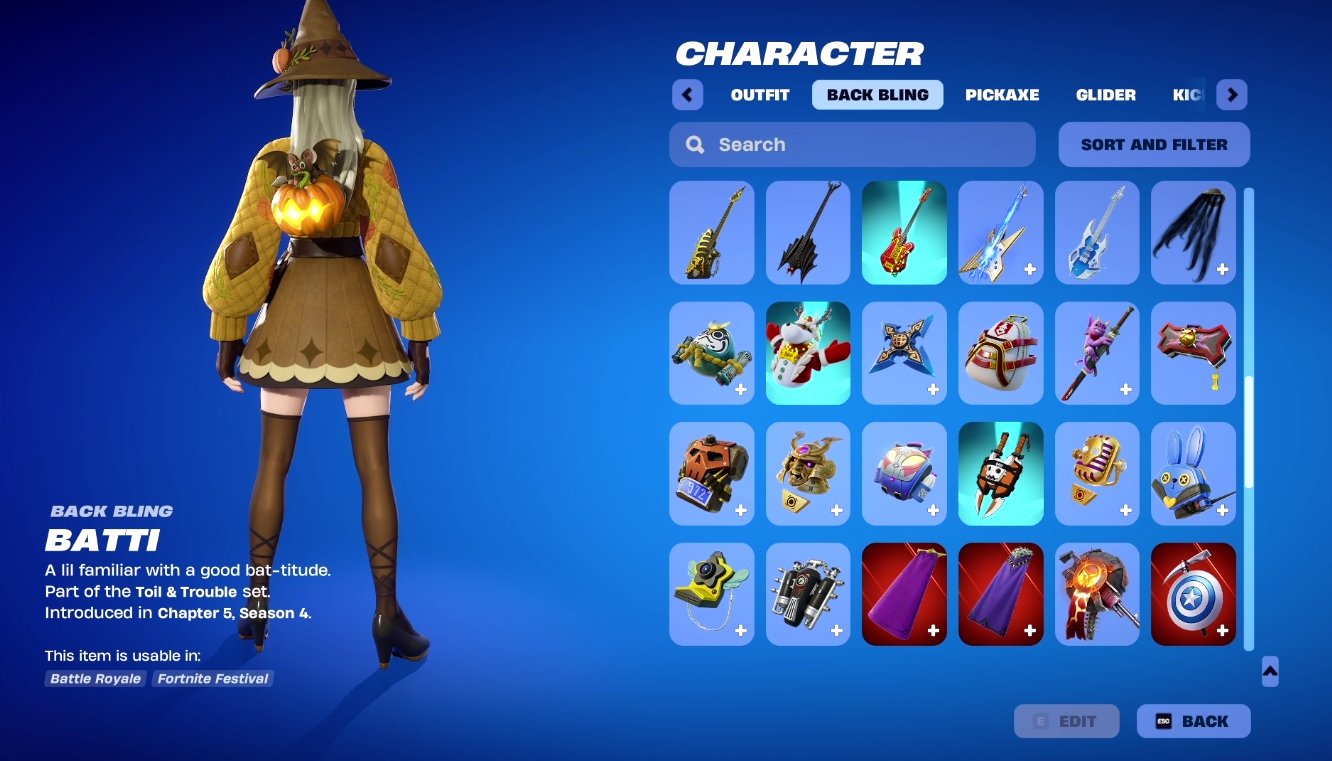
Task: Select the blue bunny-head back bling
Action: tap(1193, 472)
